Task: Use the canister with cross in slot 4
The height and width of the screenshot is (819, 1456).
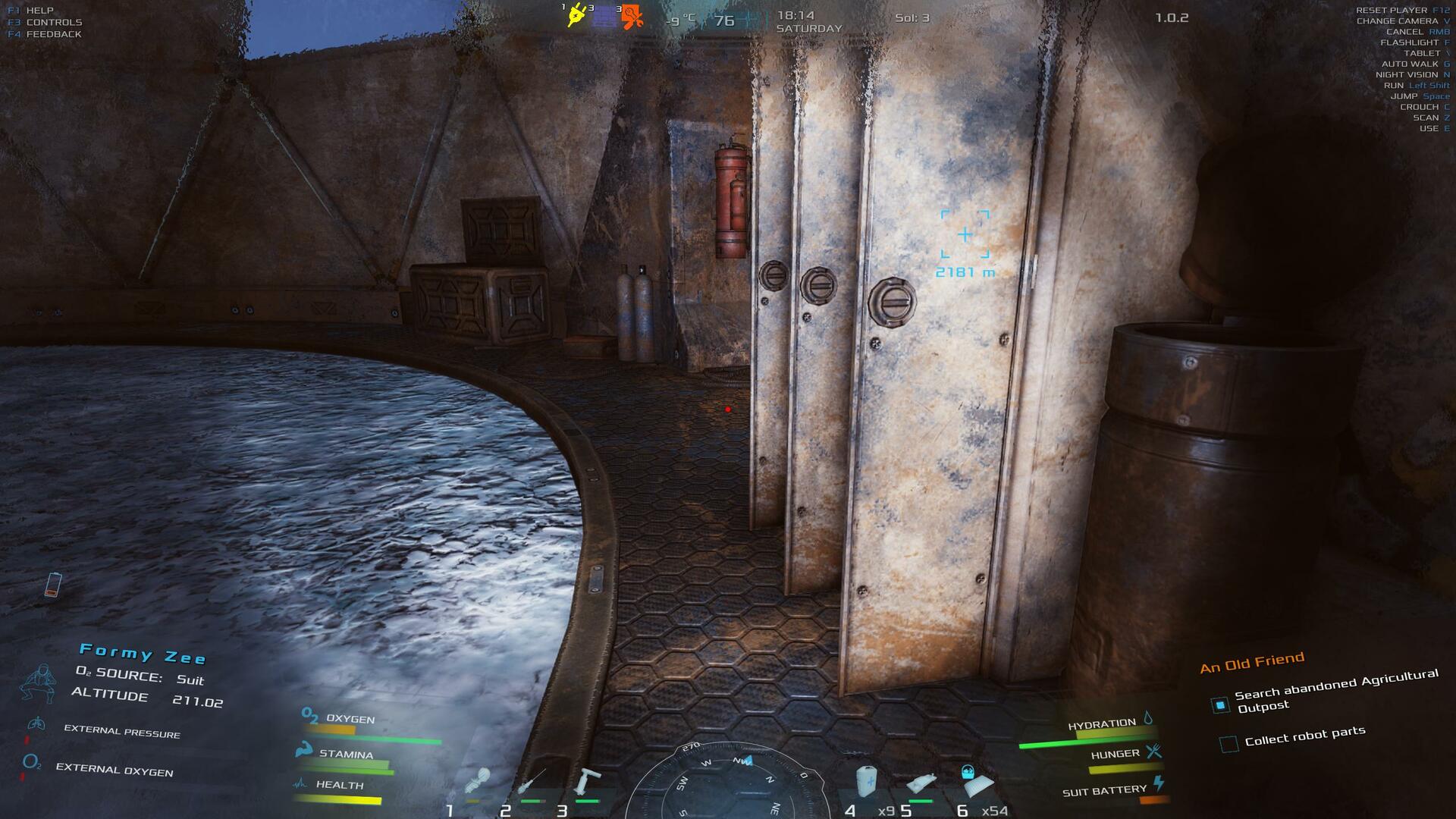Action: (868, 782)
